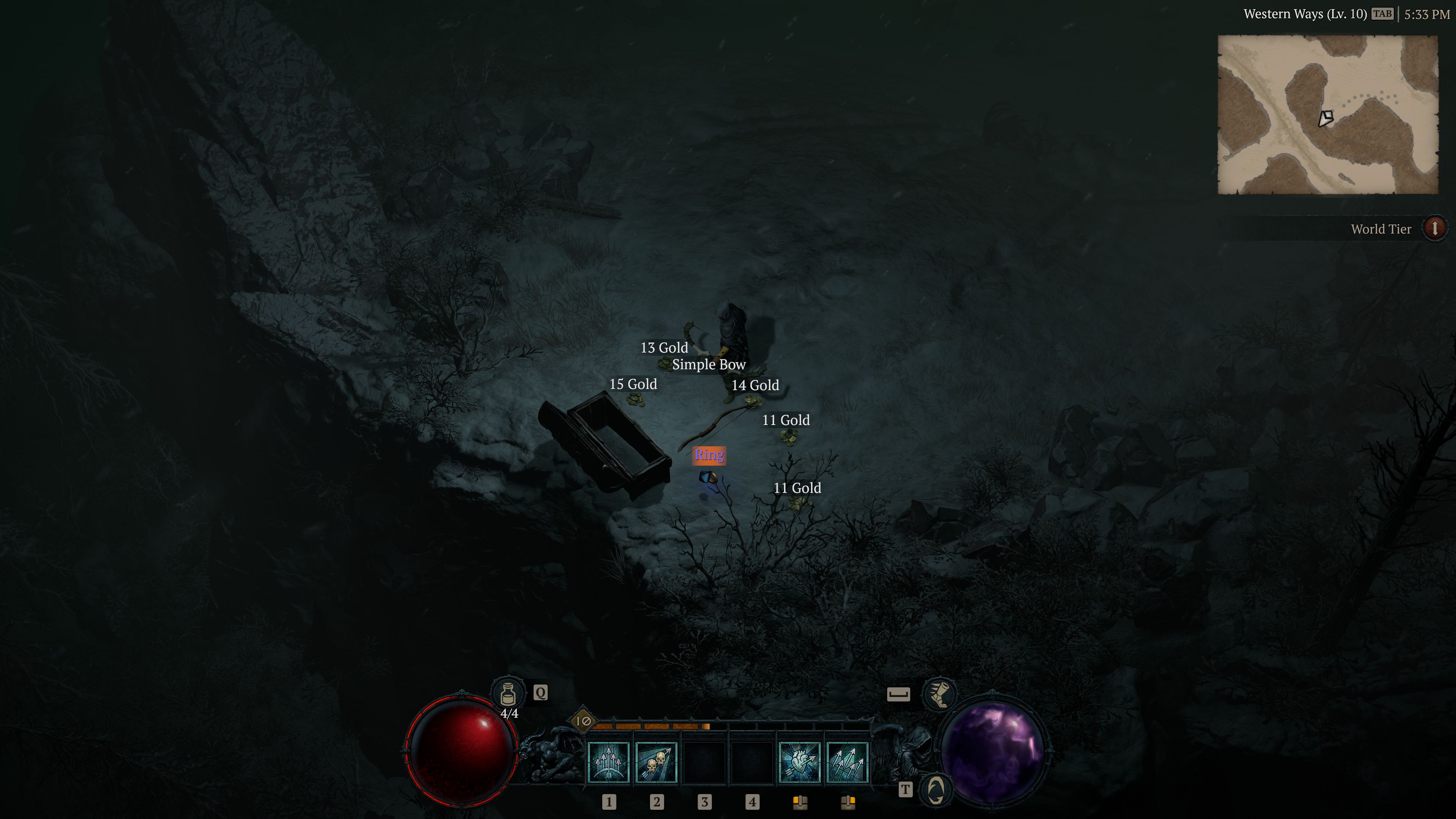Pick up the Simple Bow label
The image size is (1456, 819).
(x=709, y=364)
